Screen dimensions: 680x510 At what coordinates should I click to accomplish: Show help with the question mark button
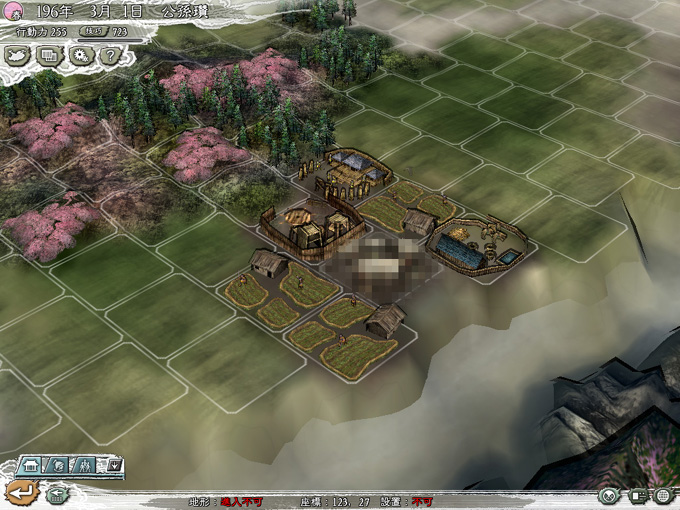pyautogui.click(x=109, y=56)
